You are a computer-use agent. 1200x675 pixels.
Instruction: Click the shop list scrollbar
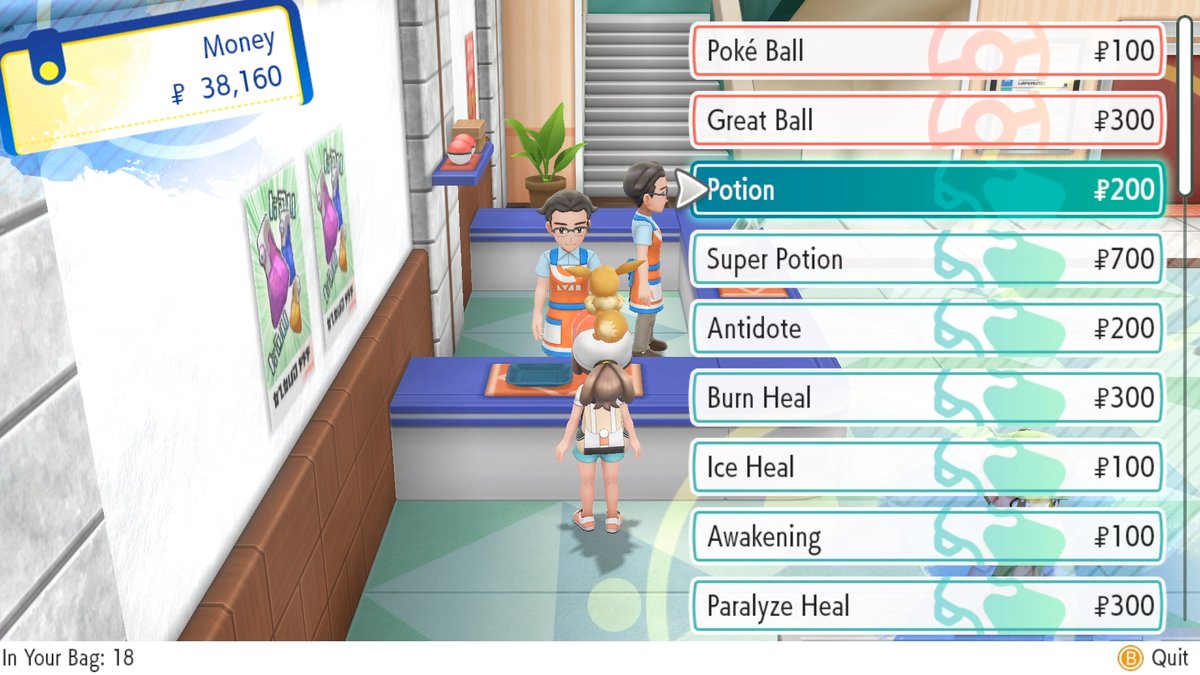1185,100
